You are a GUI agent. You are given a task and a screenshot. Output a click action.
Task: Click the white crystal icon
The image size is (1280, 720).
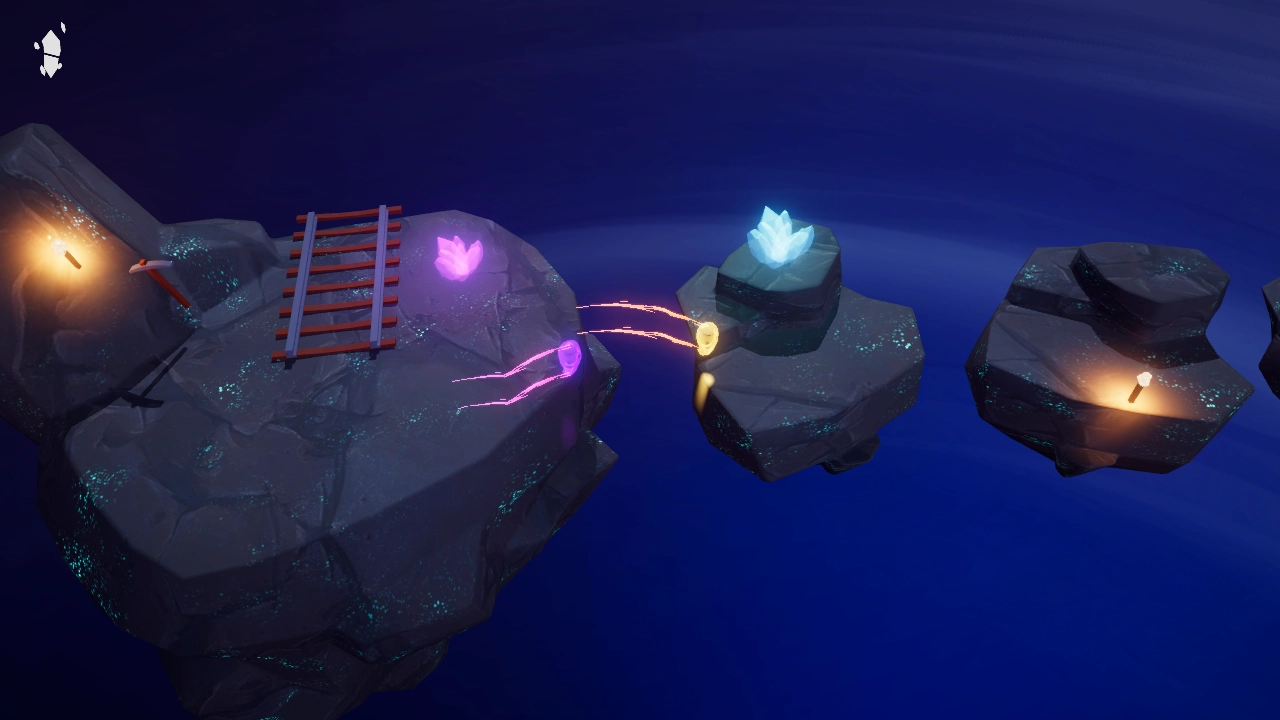point(50,52)
